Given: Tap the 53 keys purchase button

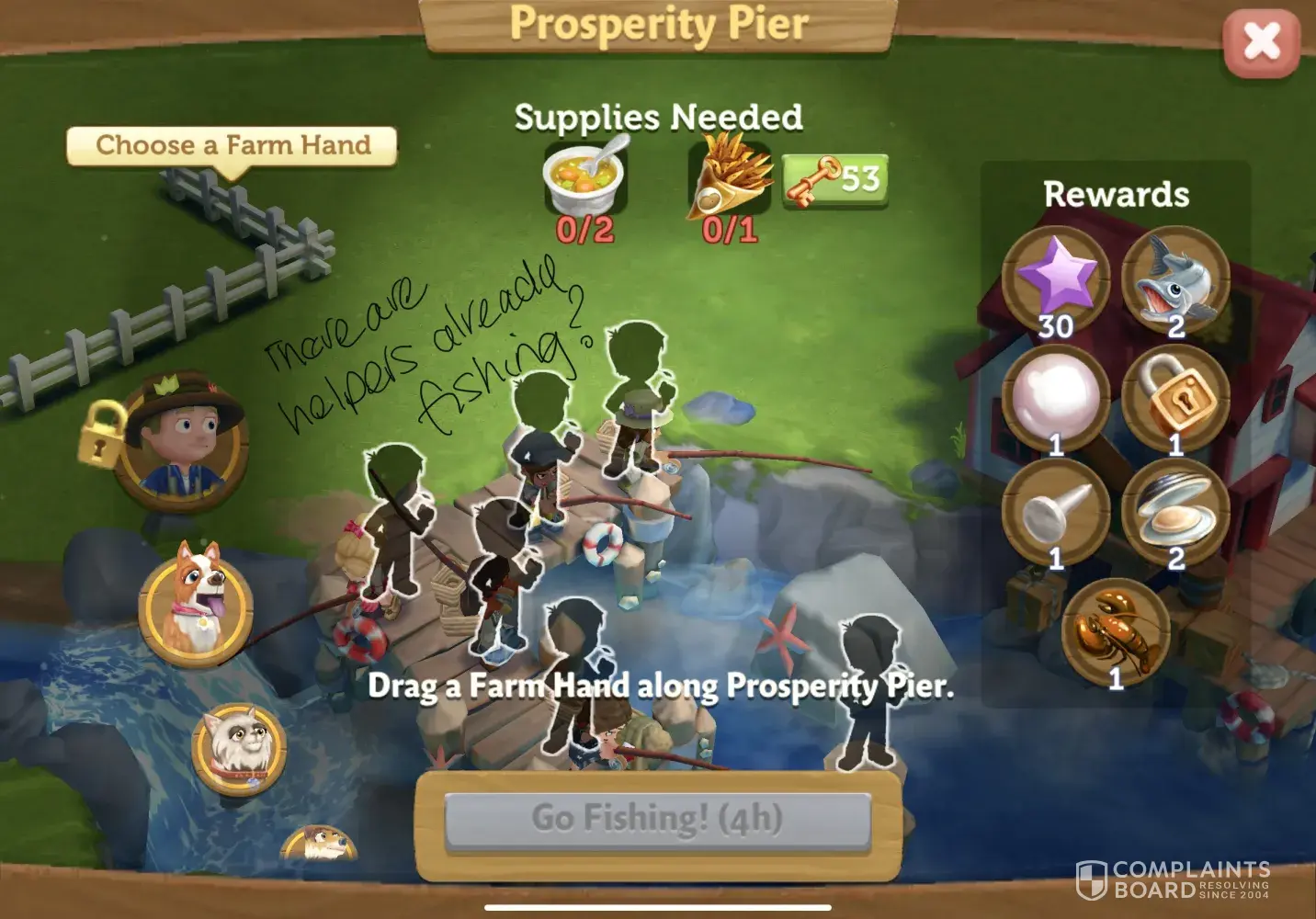Looking at the screenshot, I should (x=834, y=179).
